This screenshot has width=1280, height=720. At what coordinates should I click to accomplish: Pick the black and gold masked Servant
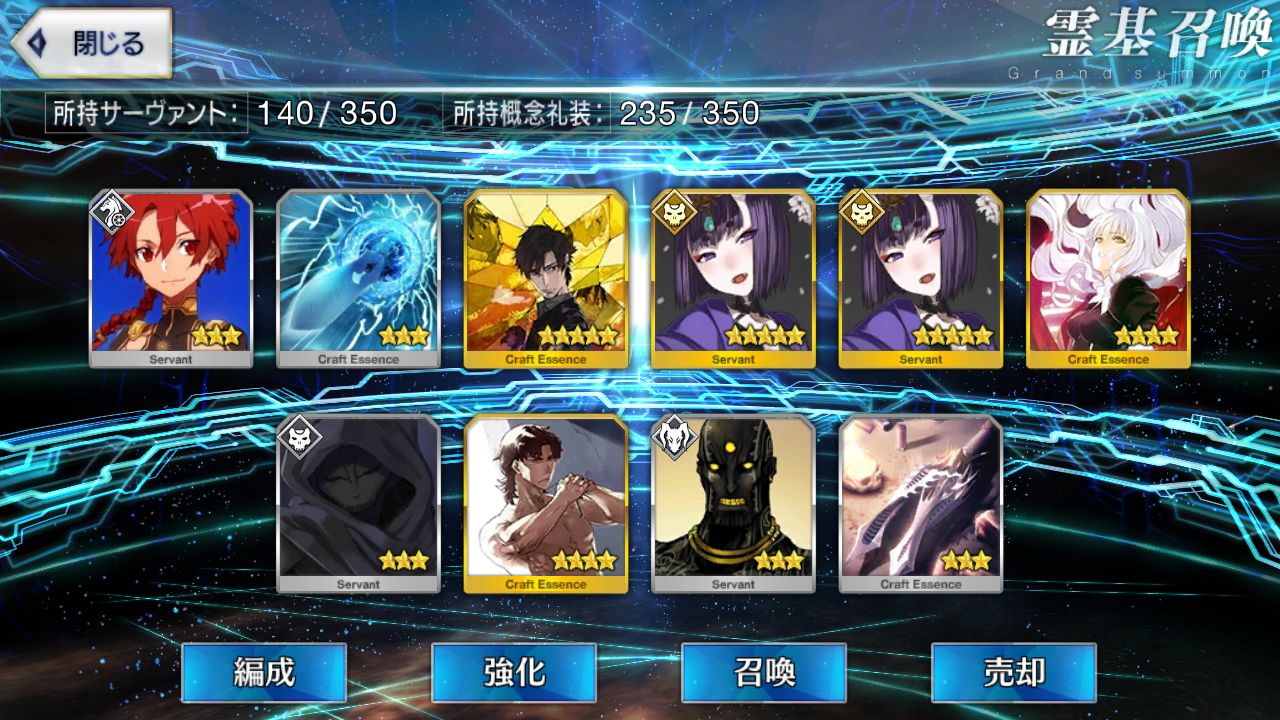pos(733,503)
